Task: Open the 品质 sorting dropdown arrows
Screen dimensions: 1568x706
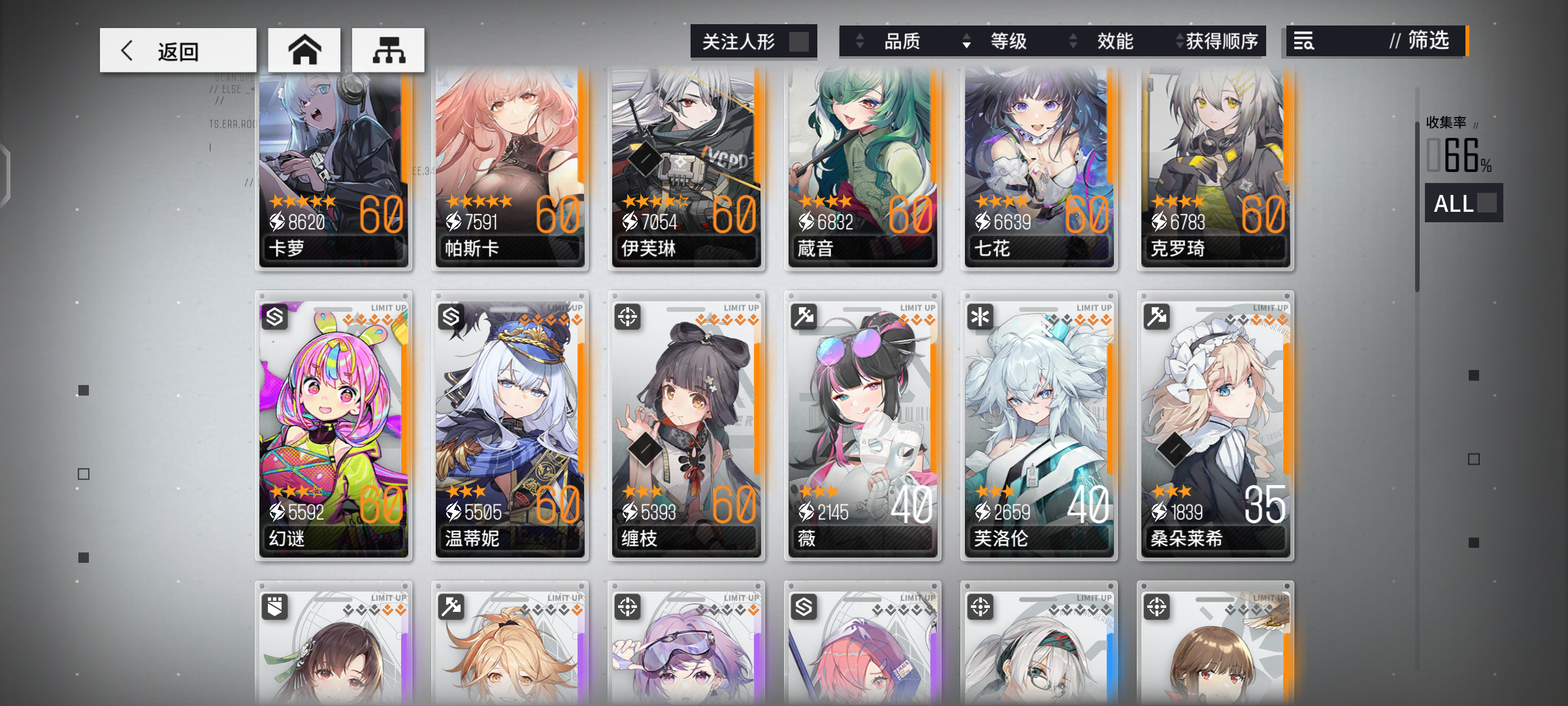Action: tap(860, 41)
